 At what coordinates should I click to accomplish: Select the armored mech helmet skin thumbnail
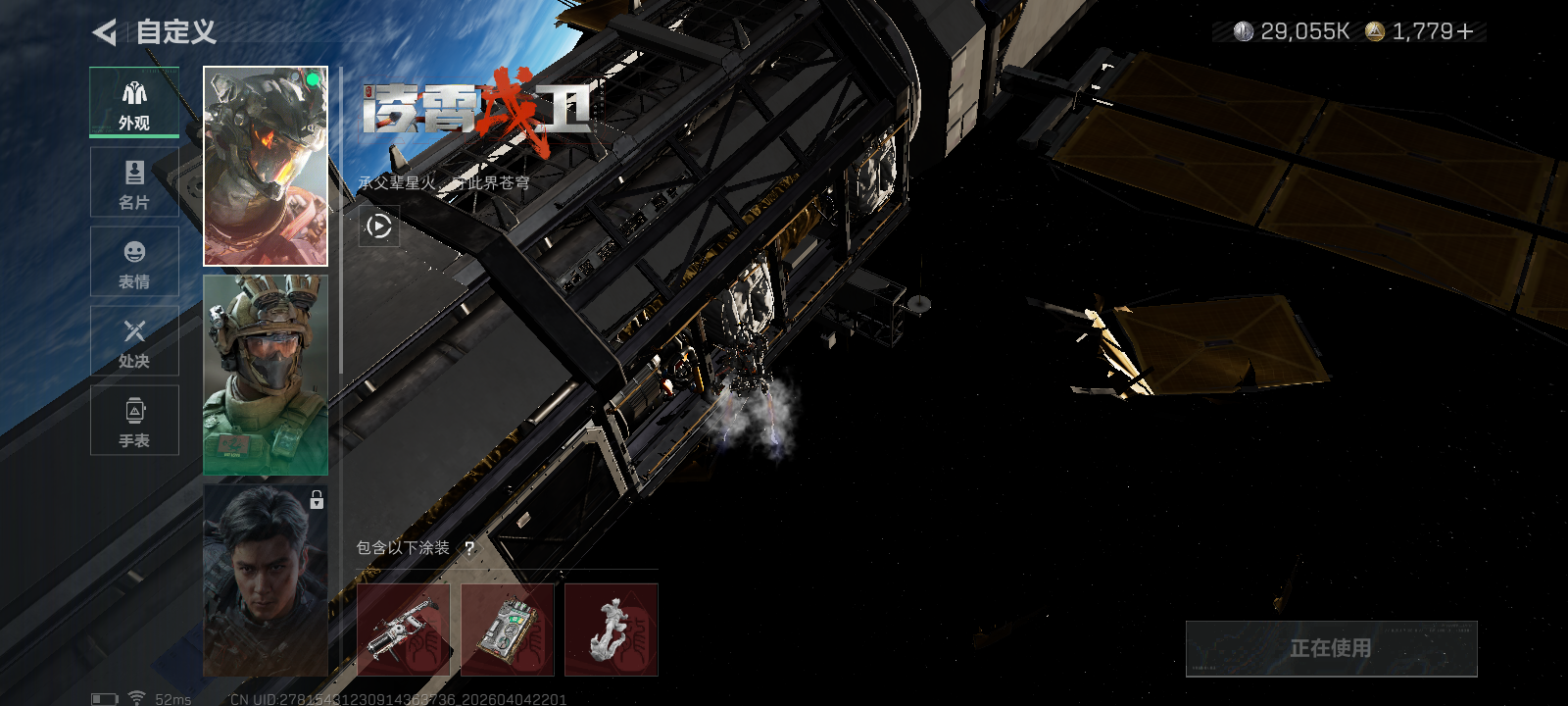pyautogui.click(x=266, y=167)
